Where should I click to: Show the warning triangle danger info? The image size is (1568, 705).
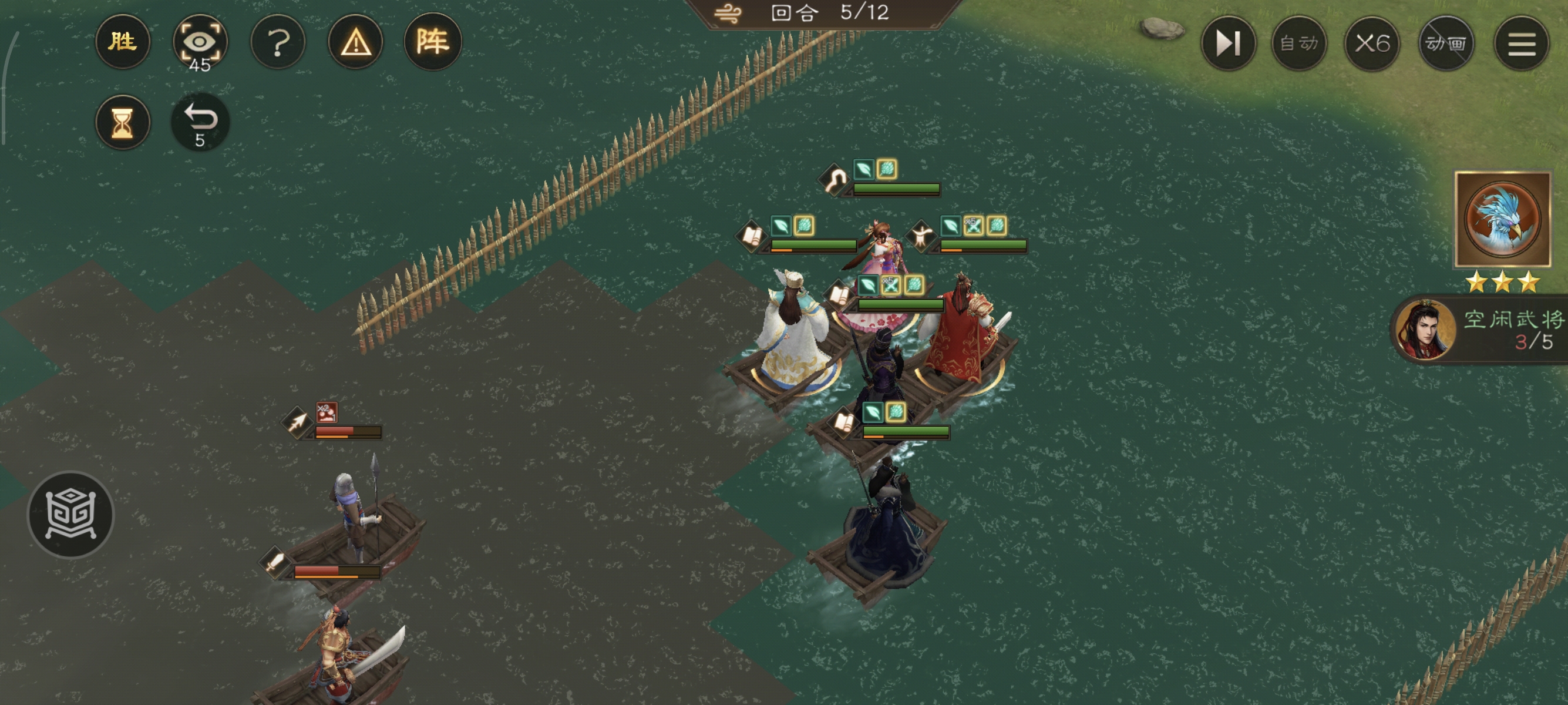355,42
